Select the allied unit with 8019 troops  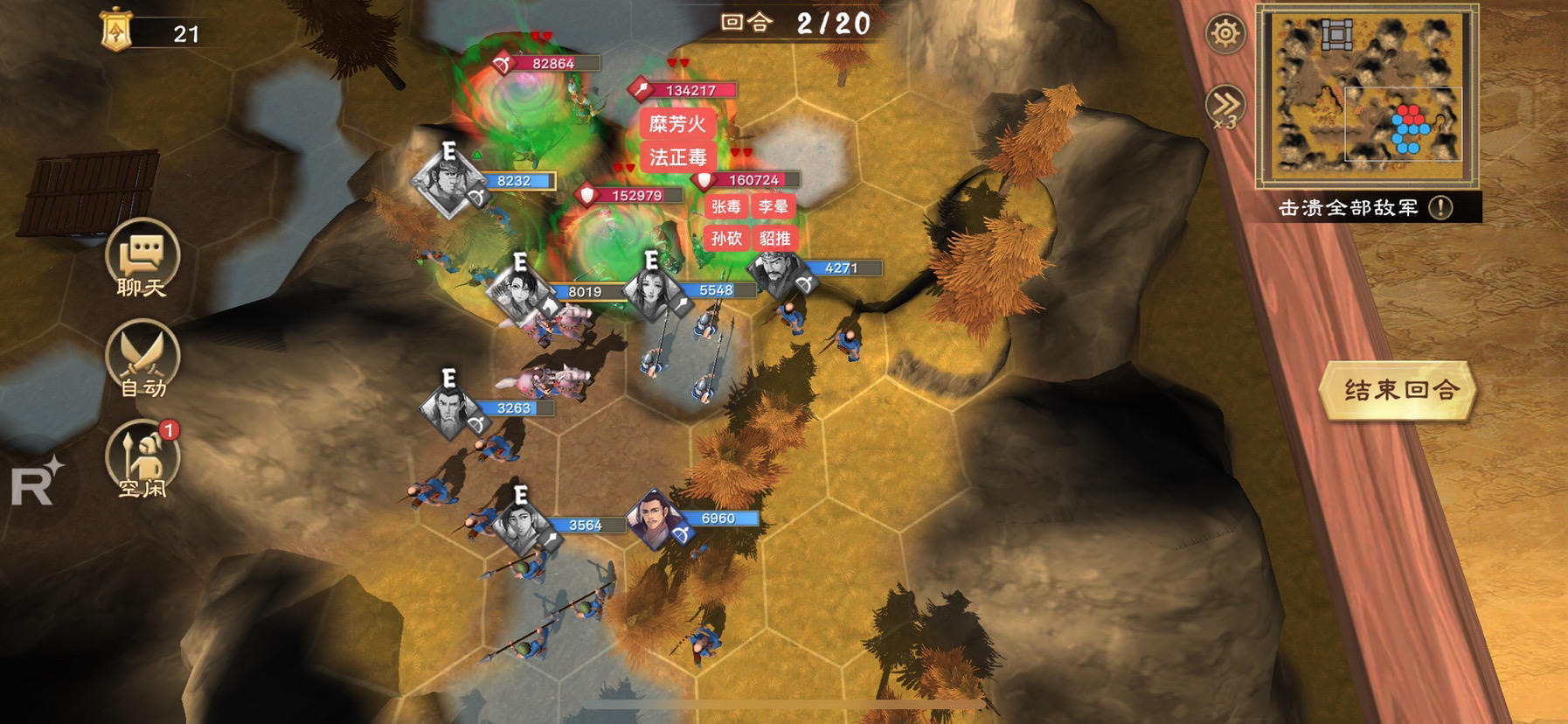(x=521, y=294)
